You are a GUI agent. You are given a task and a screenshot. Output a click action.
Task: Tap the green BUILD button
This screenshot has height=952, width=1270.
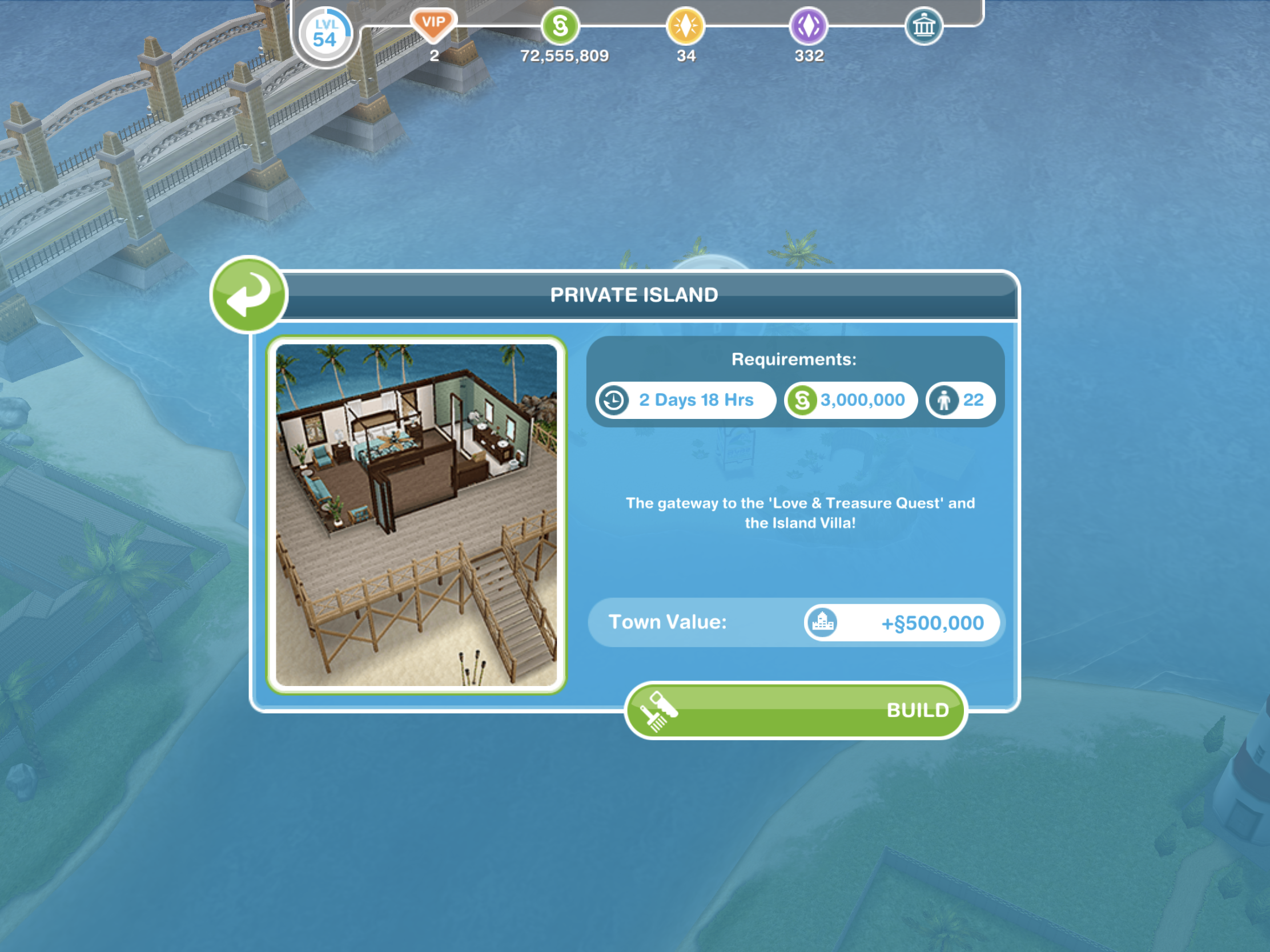[x=795, y=711]
